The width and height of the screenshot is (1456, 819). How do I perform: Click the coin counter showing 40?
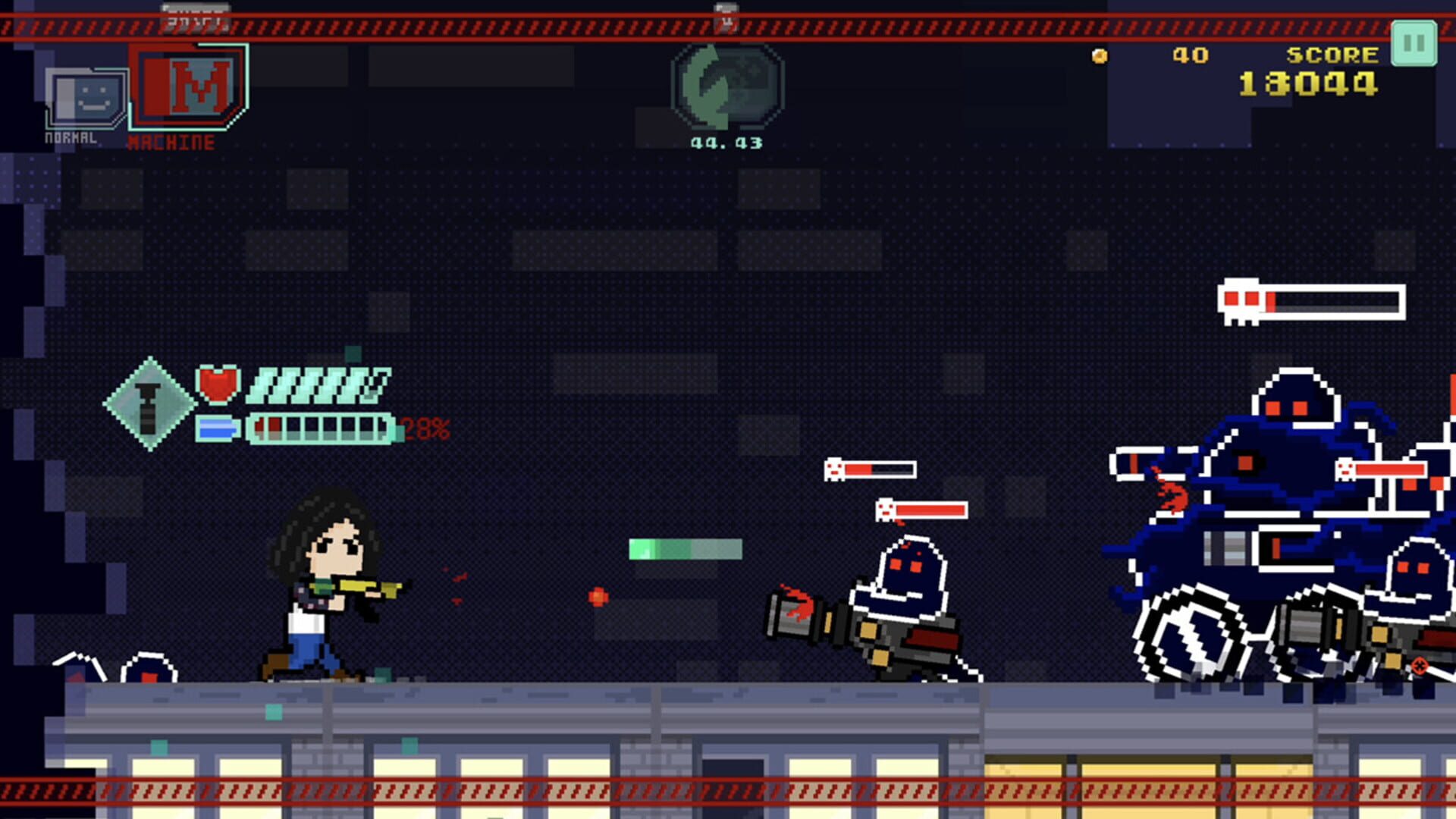coord(1191,55)
